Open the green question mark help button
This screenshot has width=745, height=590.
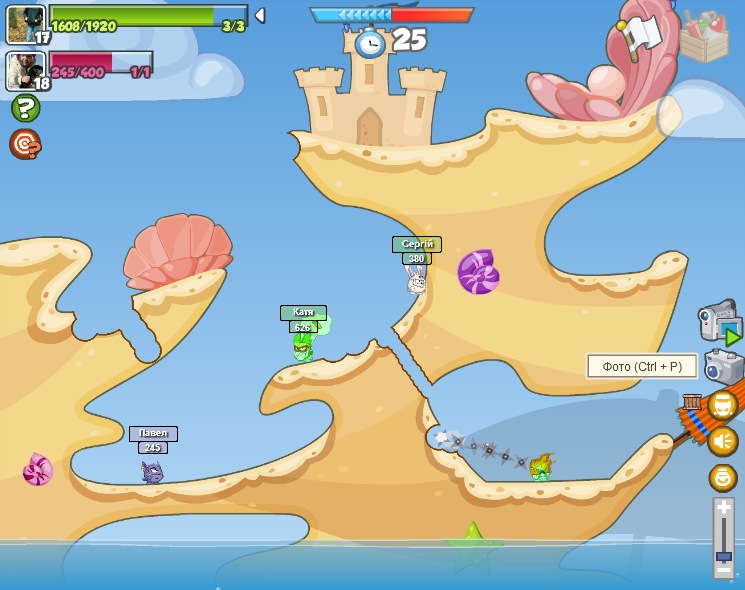25,108
